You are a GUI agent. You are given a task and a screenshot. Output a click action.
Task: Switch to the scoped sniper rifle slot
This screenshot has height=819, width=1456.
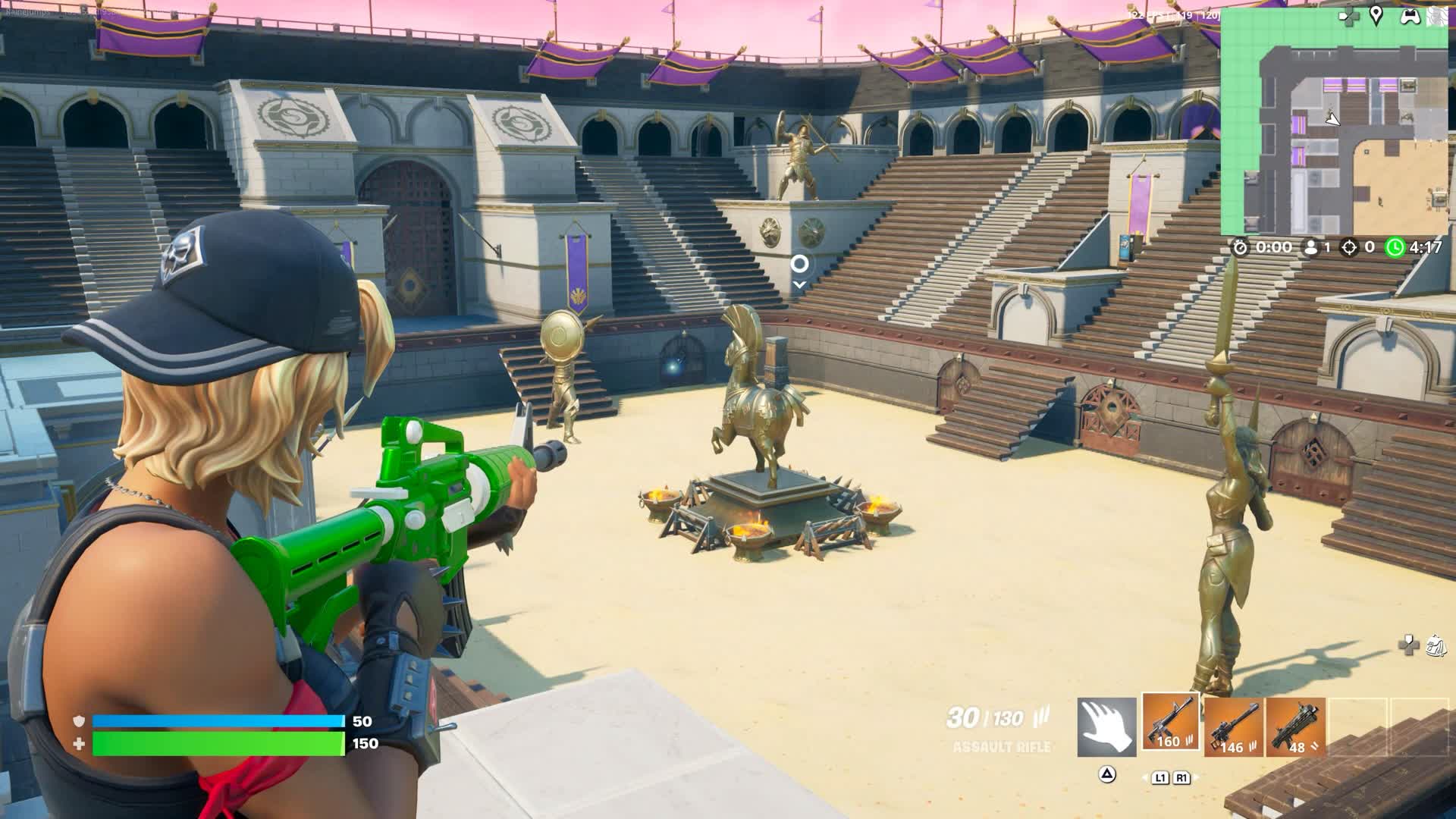coord(1232,727)
